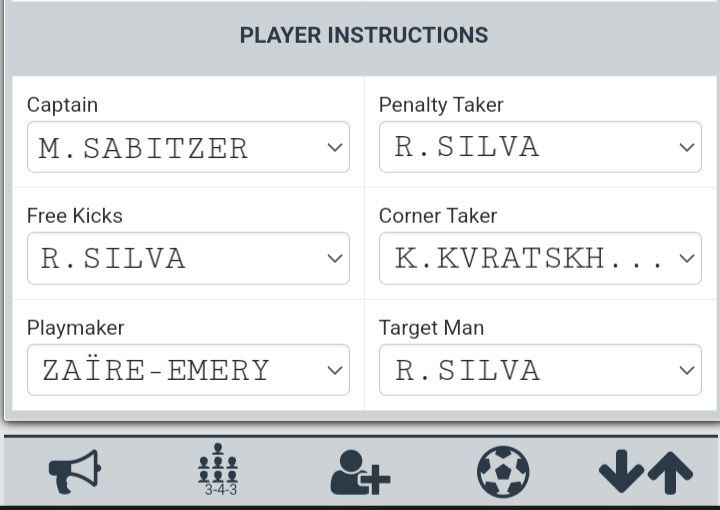The height and width of the screenshot is (510, 720).
Task: Change the Penalty Taker dropdown selection
Action: [540, 147]
